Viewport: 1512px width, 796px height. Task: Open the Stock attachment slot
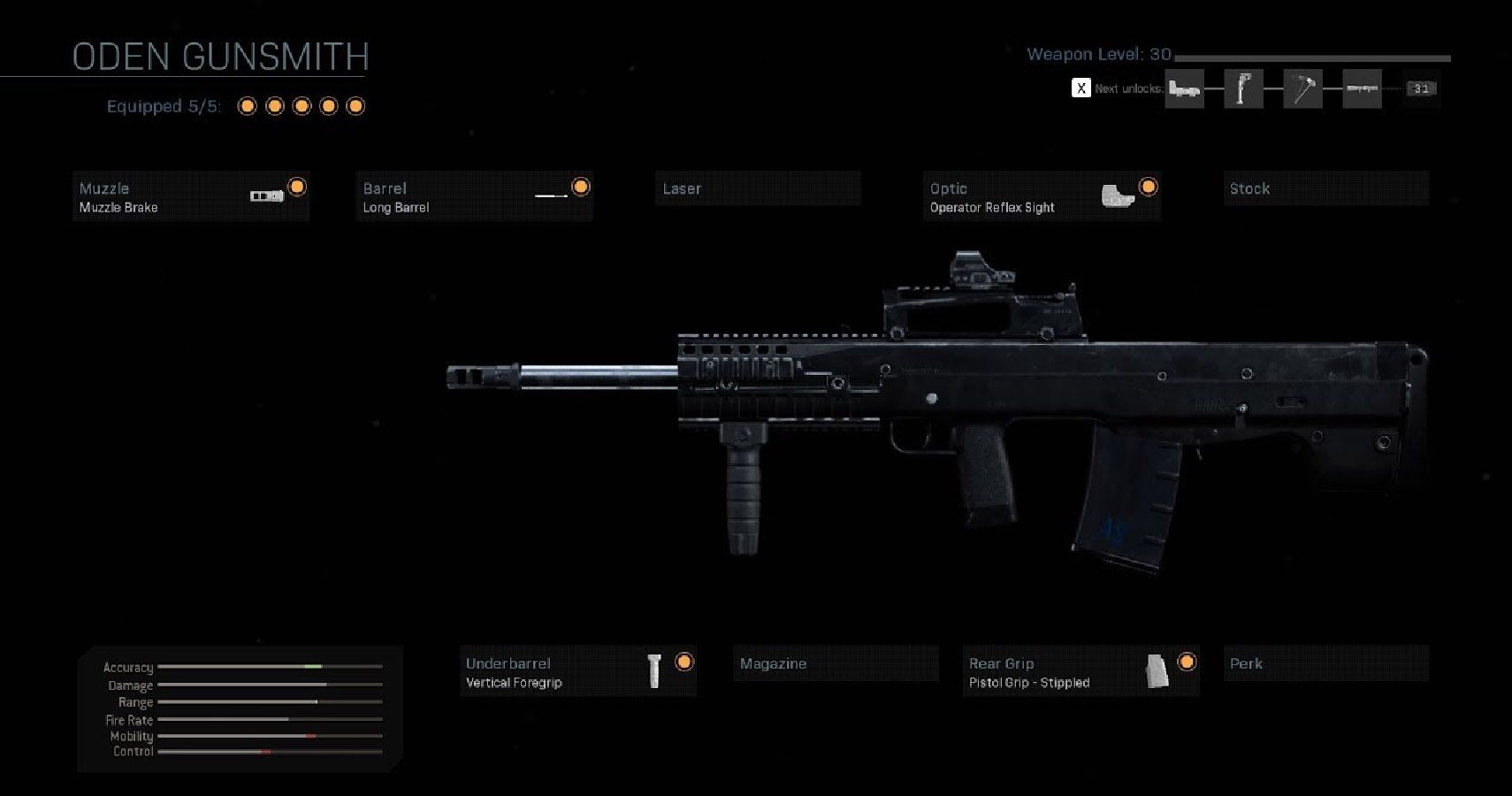pyautogui.click(x=1325, y=188)
